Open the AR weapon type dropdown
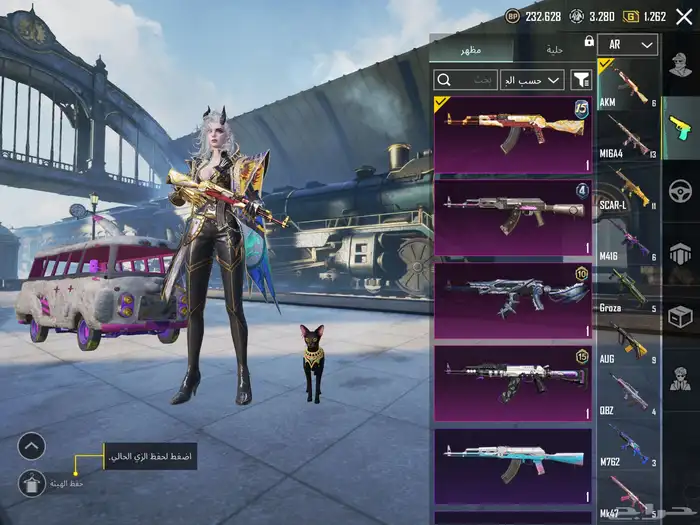 (x=633, y=45)
